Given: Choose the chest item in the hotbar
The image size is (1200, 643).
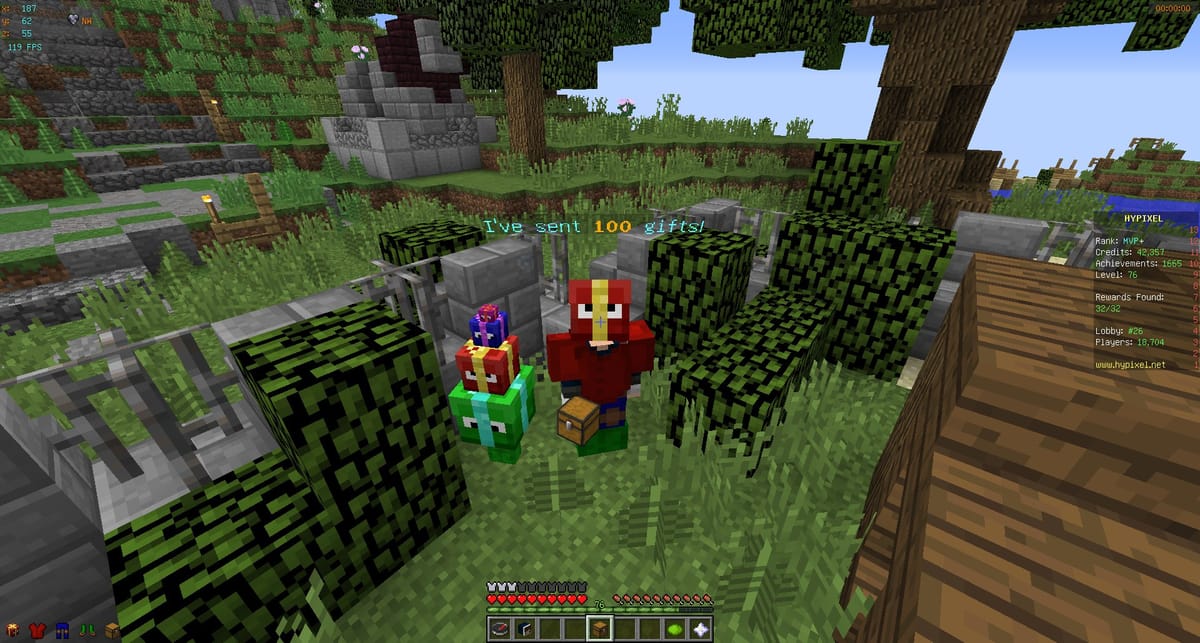Looking at the screenshot, I should (x=600, y=628).
